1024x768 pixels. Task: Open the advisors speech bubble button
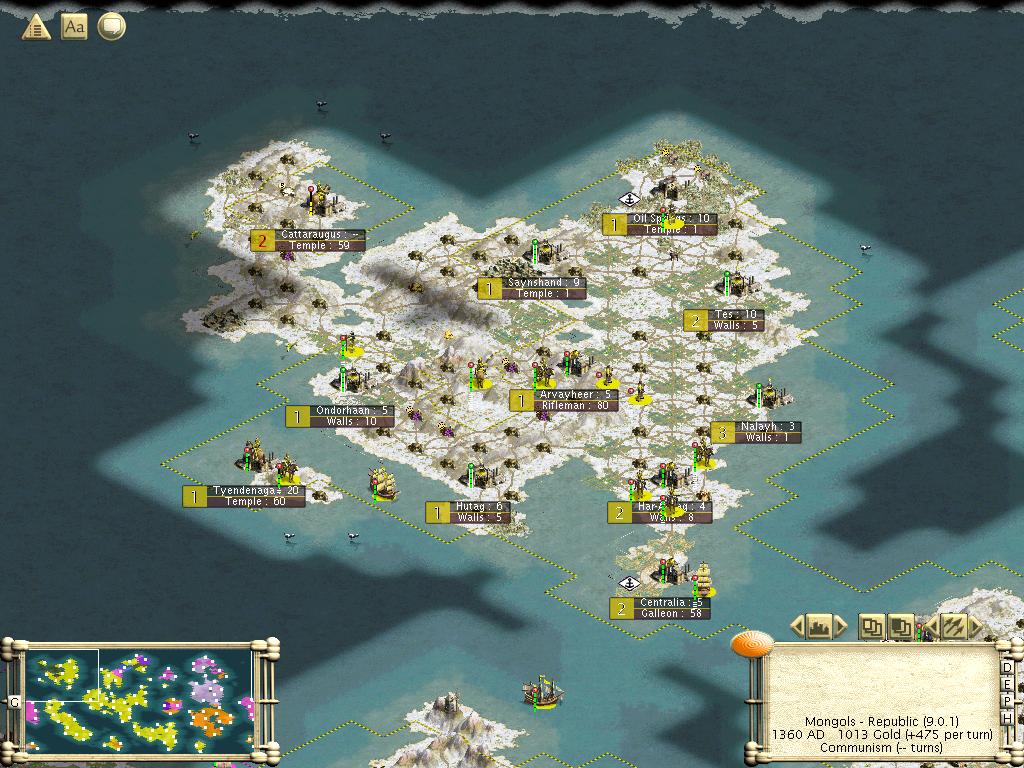[x=111, y=27]
